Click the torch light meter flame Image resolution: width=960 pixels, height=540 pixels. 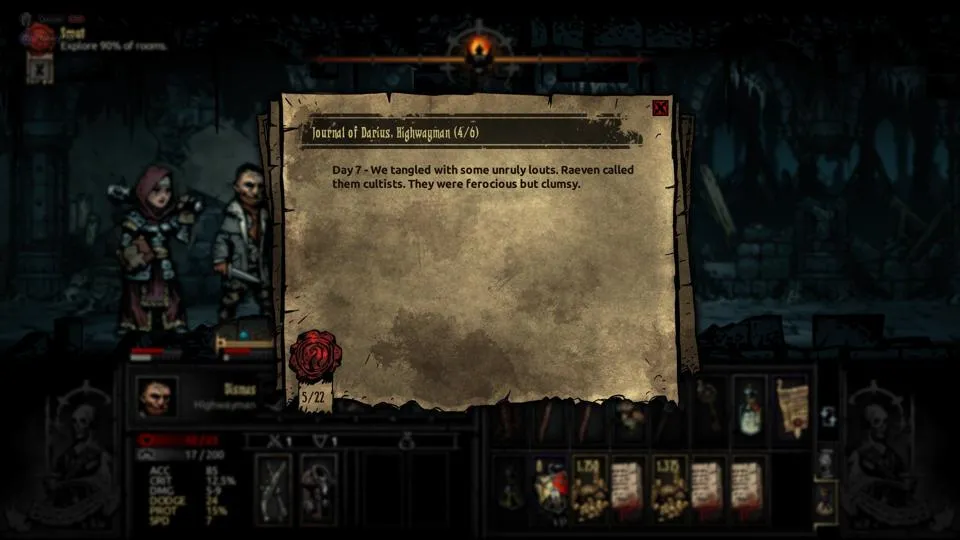coord(481,47)
